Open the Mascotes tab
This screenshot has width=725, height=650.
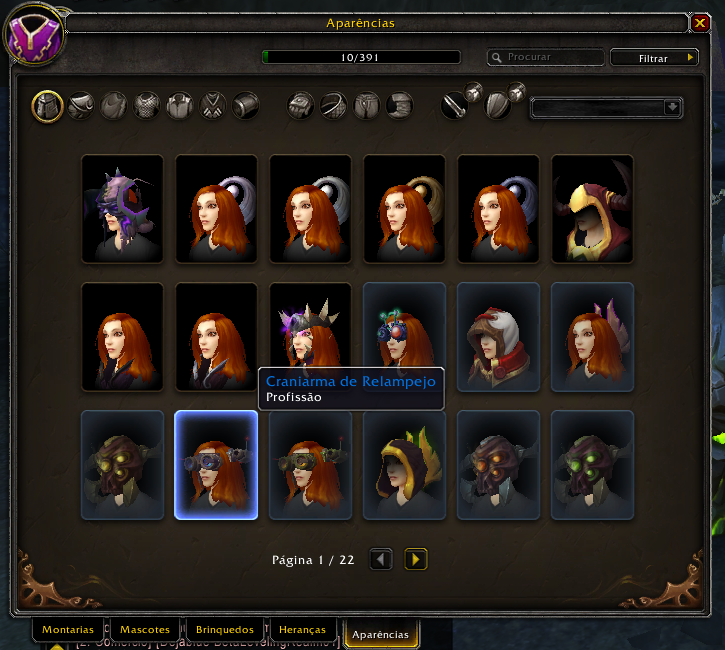click(145, 631)
